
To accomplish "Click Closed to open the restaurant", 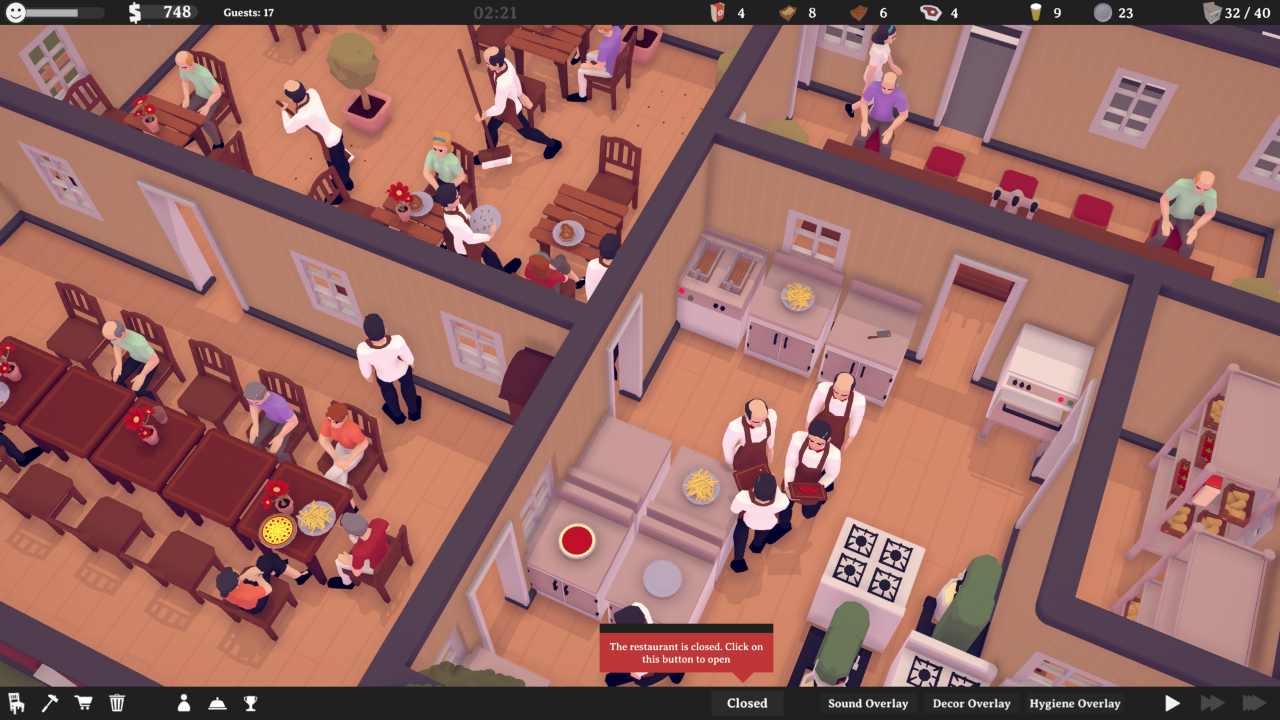I will tap(745, 703).
